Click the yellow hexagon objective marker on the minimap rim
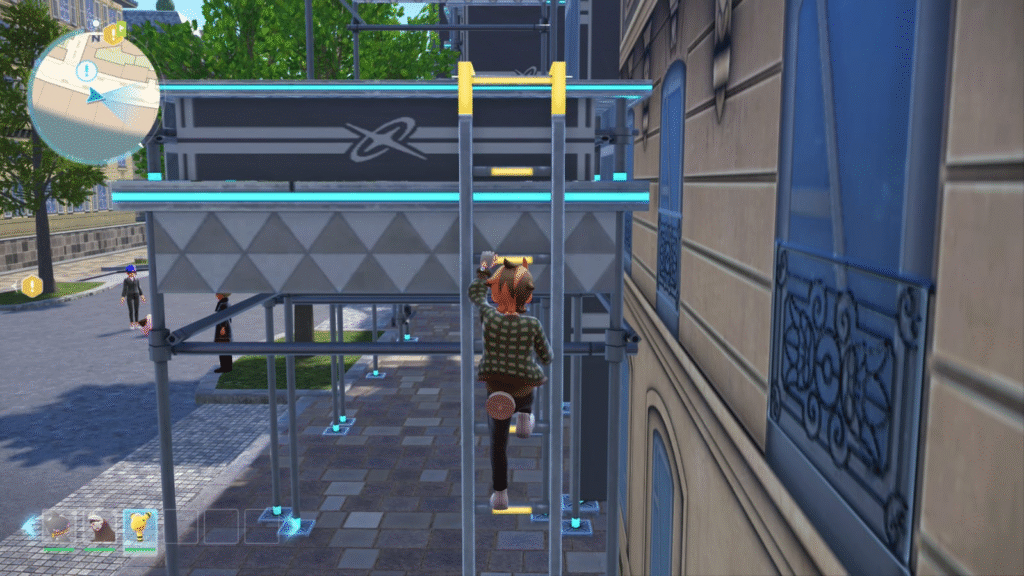1024x576 pixels. 113,32
